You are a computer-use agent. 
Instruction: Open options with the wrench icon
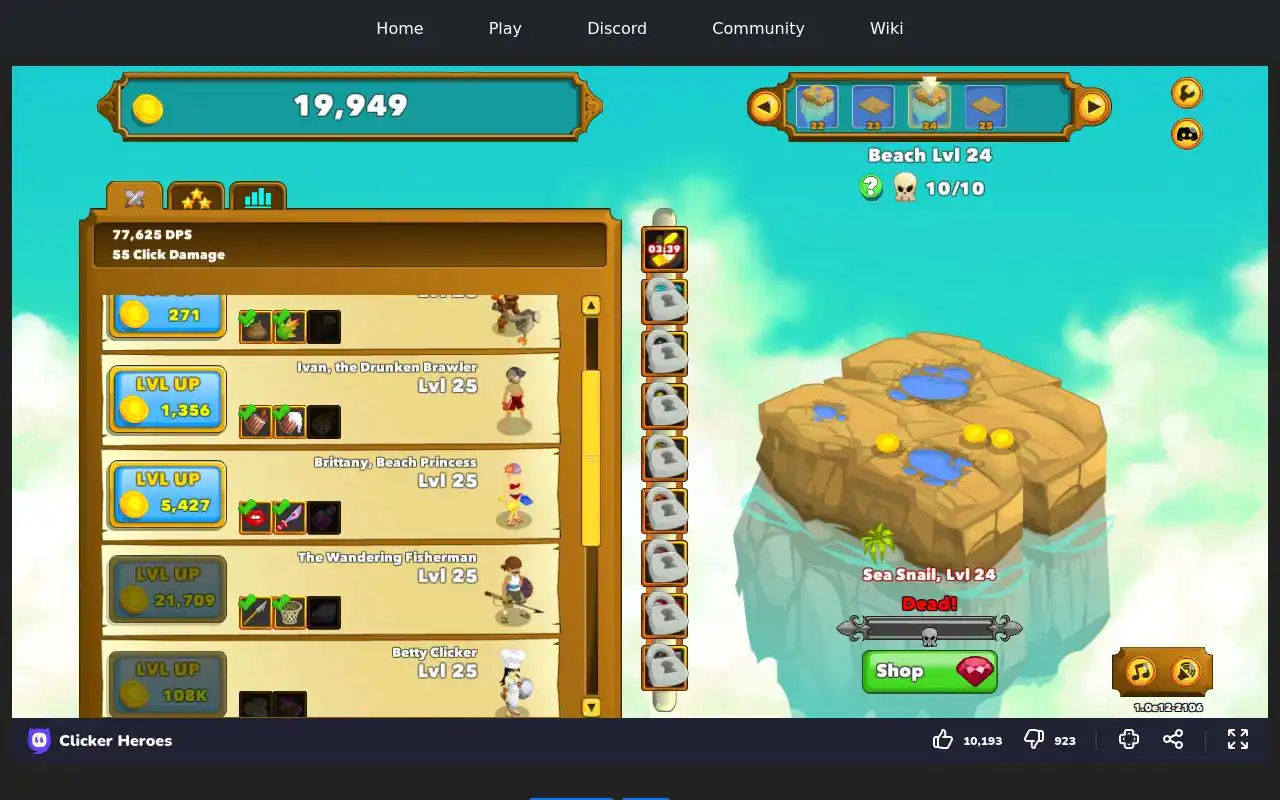tap(1186, 93)
